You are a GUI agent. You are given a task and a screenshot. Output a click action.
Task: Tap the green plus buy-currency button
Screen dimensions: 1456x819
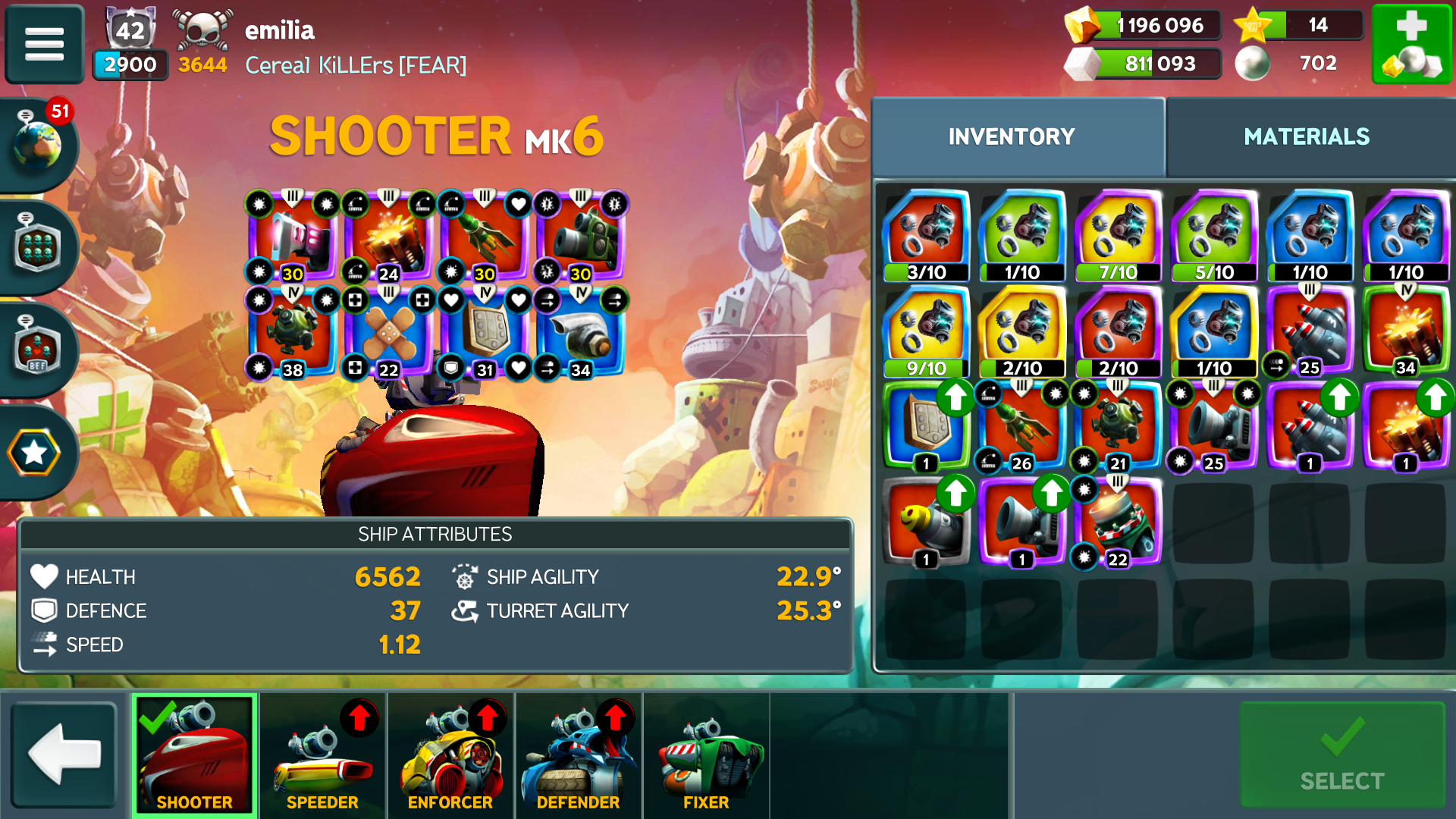click(1411, 44)
